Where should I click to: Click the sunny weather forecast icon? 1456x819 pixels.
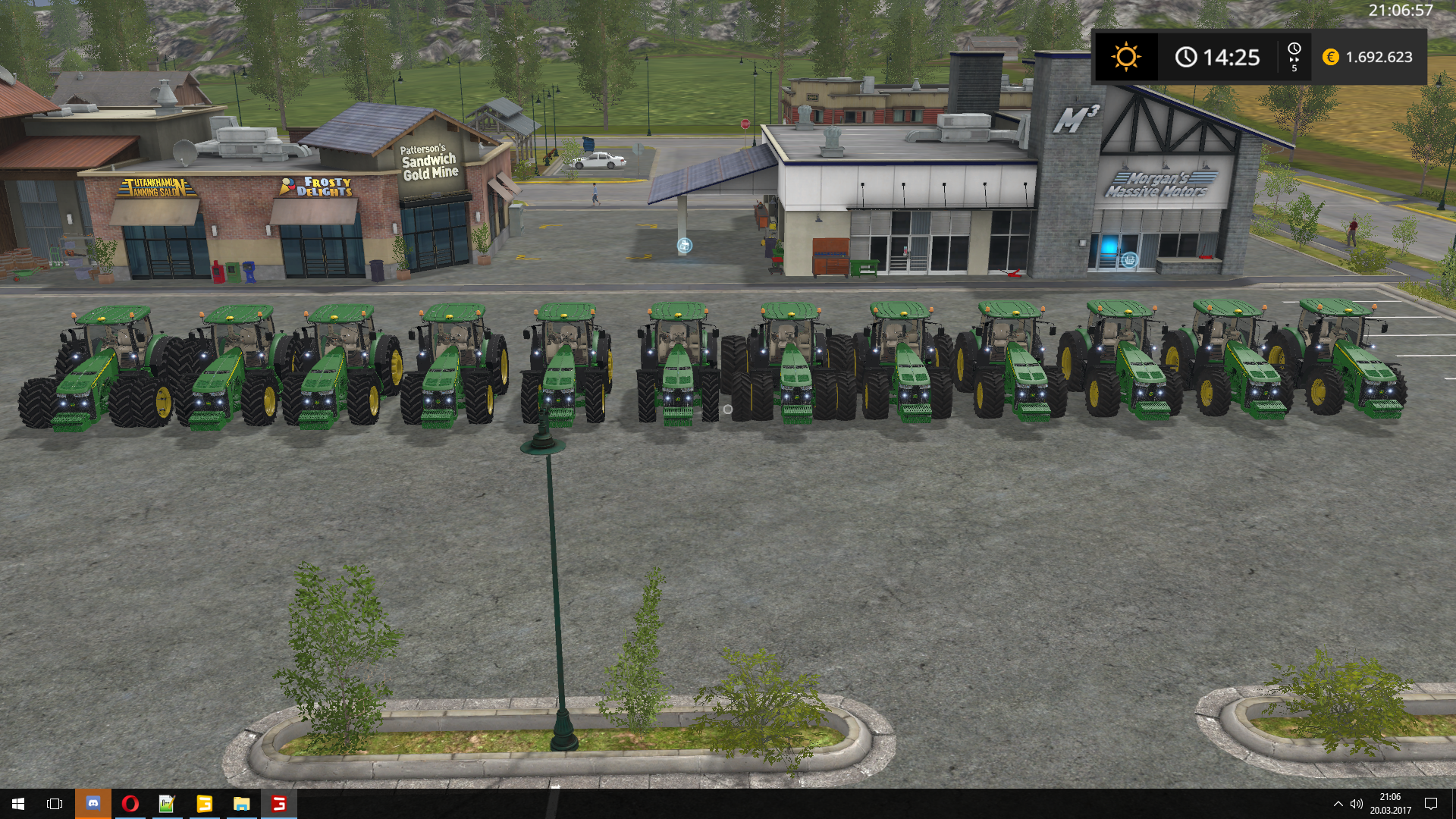[x=1125, y=57]
